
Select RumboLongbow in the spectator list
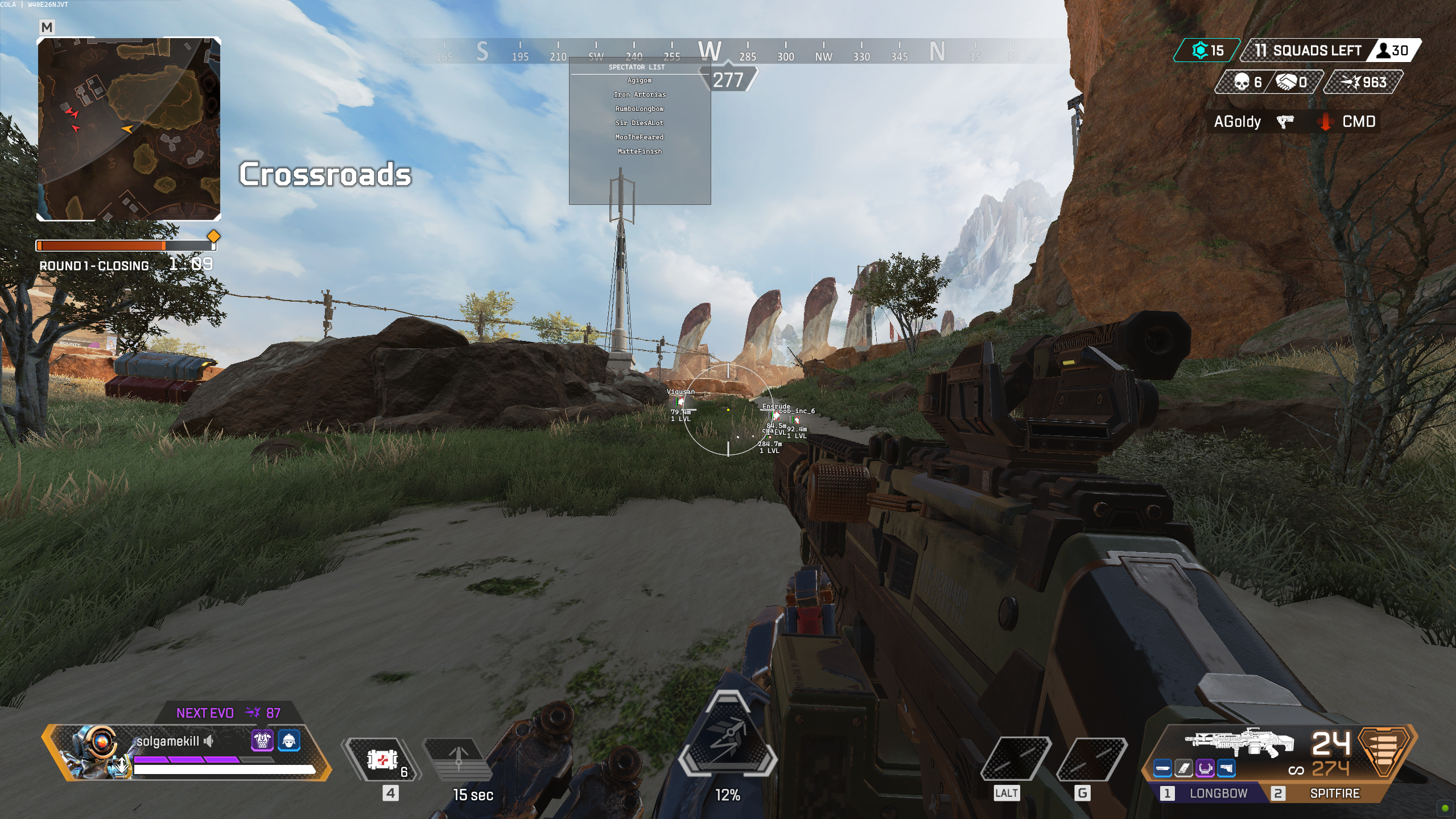[640, 109]
